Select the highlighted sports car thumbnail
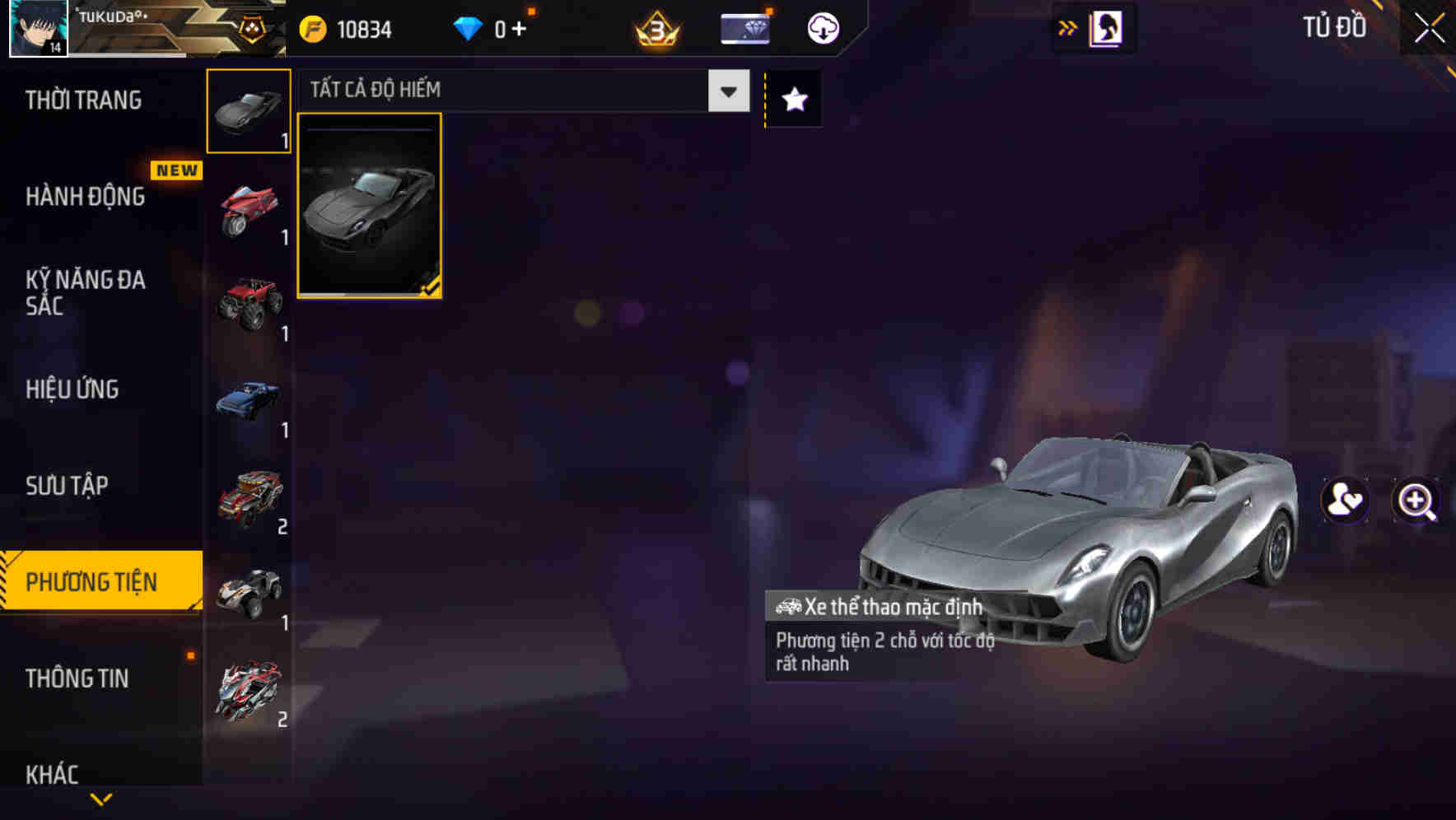The image size is (1456, 820). (x=370, y=206)
